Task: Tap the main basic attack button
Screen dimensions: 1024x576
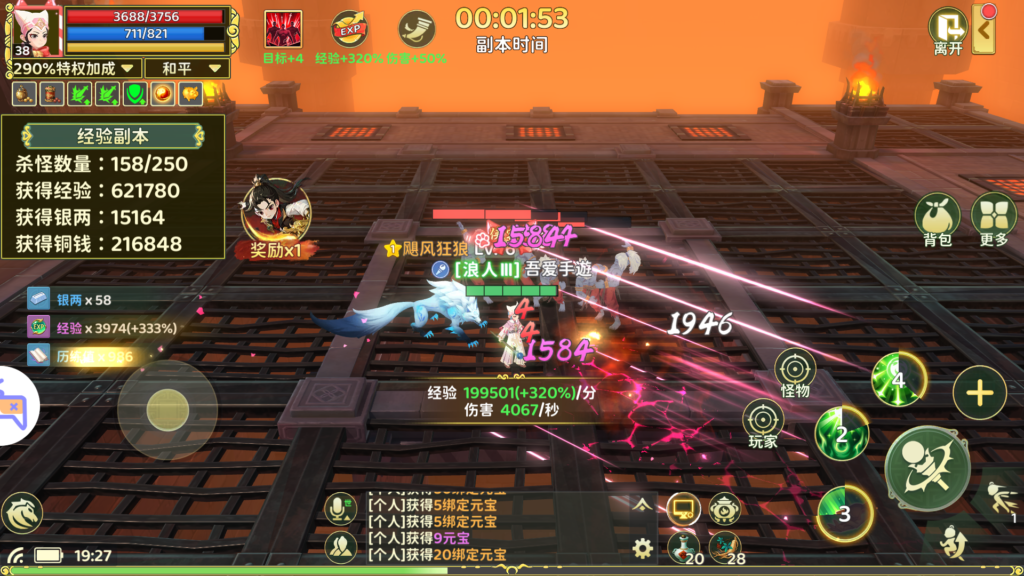Action: point(927,468)
